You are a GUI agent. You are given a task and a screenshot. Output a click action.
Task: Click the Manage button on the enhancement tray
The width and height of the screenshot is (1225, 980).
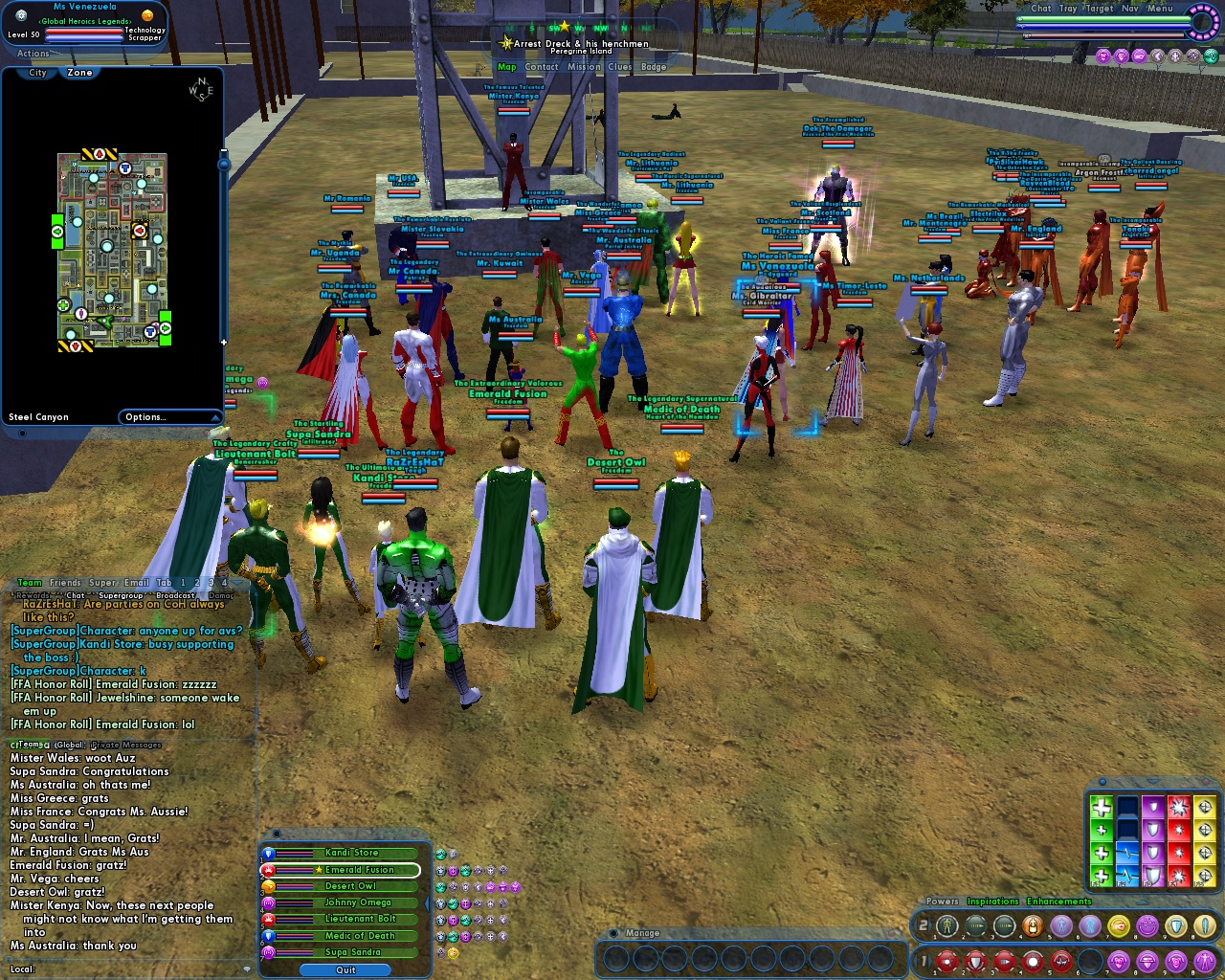[641, 933]
